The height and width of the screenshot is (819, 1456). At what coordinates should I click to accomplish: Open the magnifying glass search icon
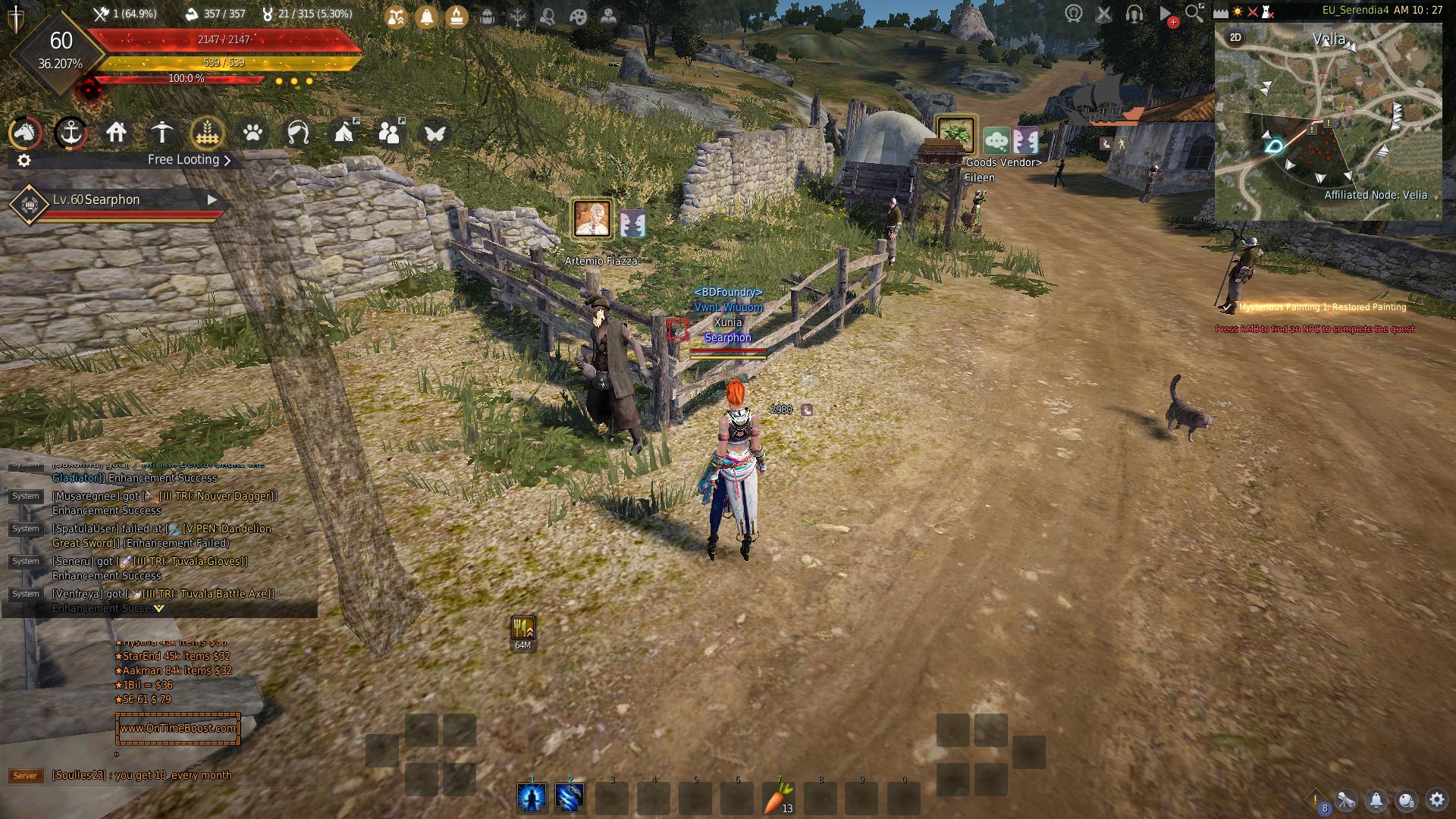(x=1194, y=13)
